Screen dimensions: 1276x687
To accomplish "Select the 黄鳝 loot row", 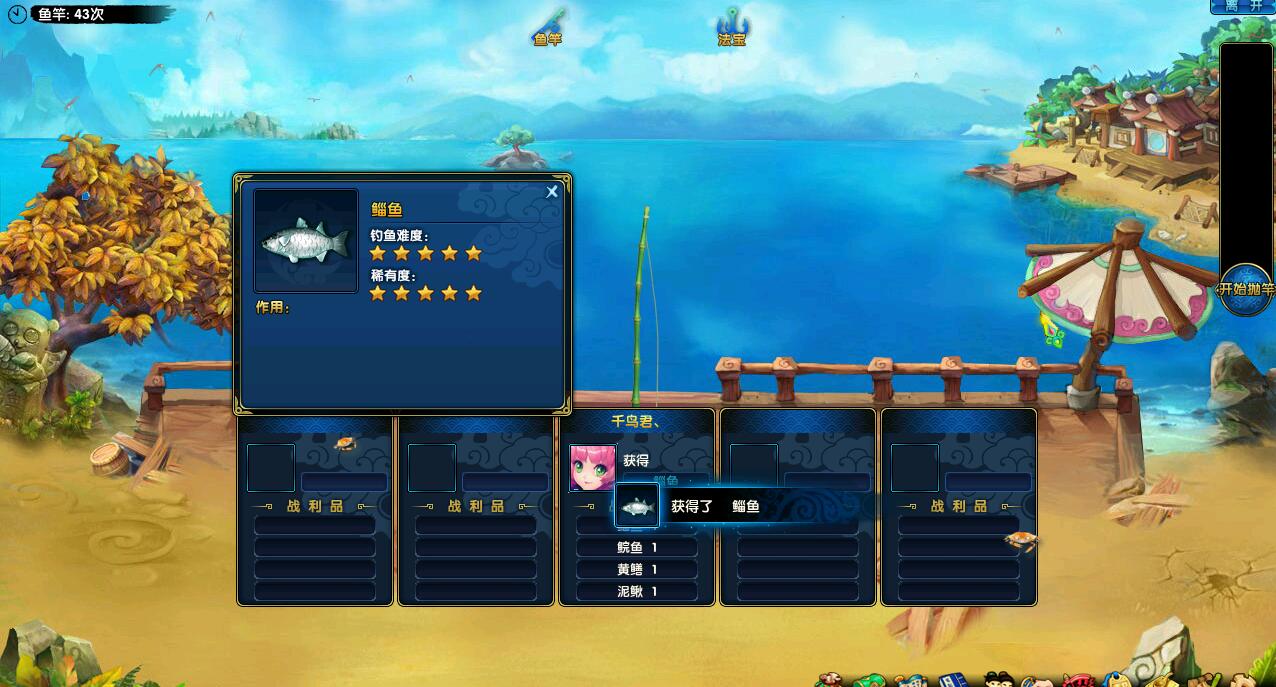I will coord(637,569).
